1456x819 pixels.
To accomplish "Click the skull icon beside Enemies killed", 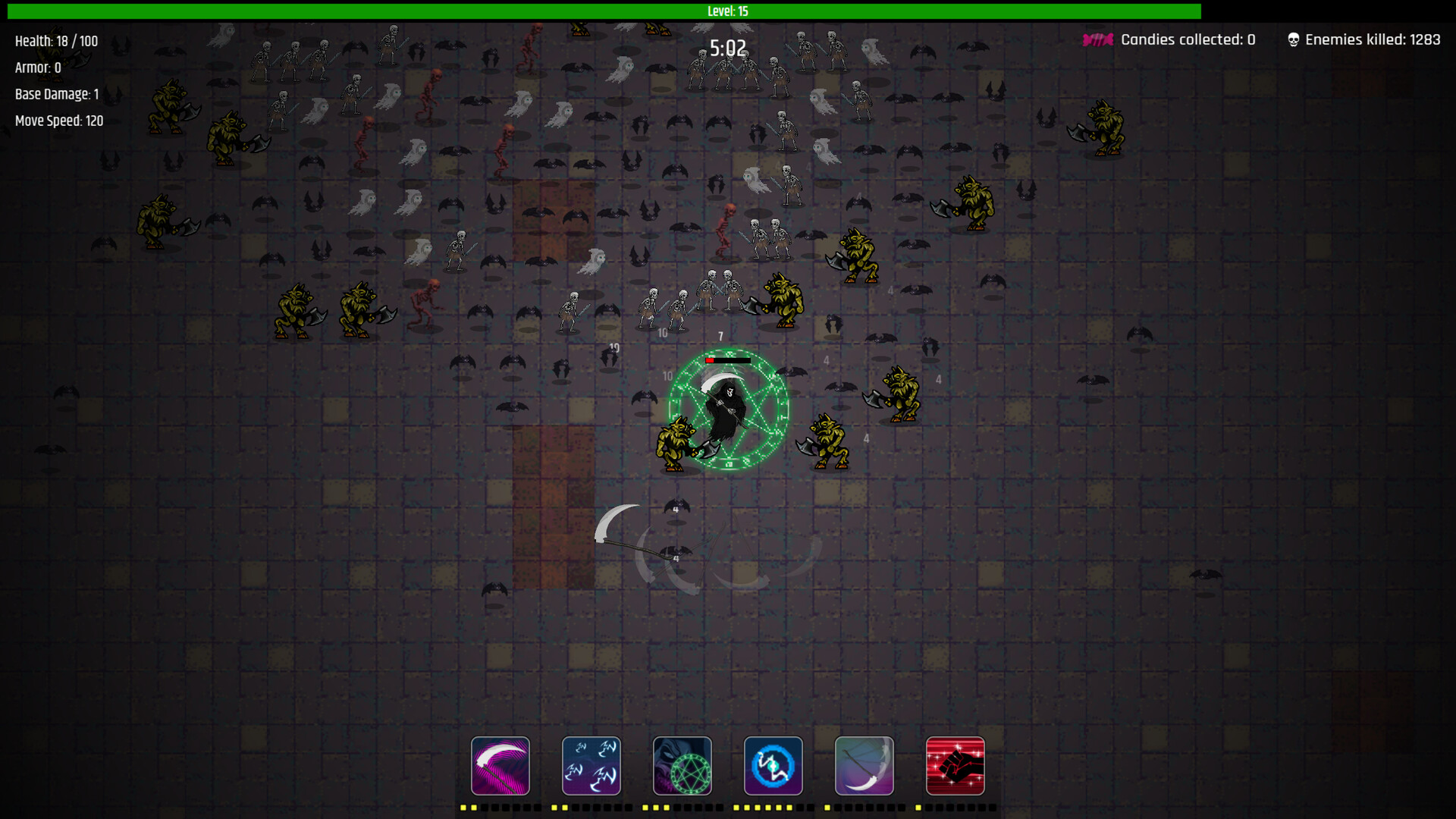I will click(x=1293, y=38).
